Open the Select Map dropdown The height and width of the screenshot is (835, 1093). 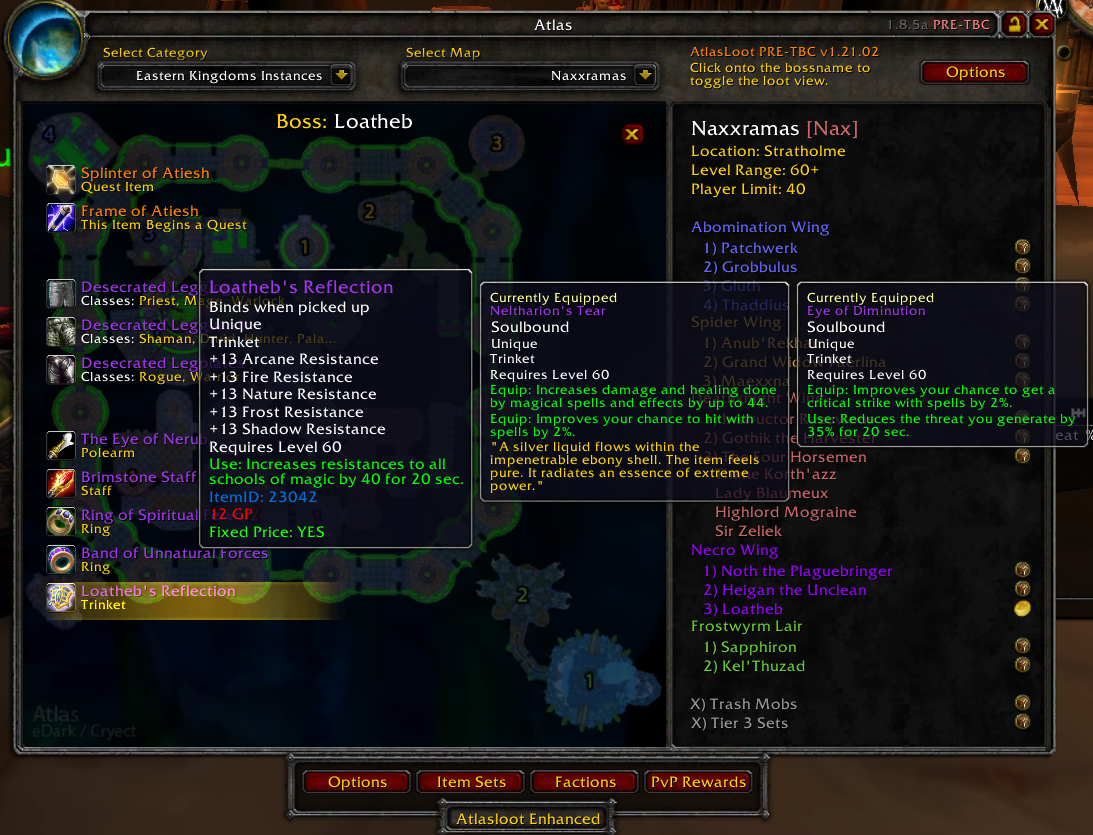click(645, 75)
